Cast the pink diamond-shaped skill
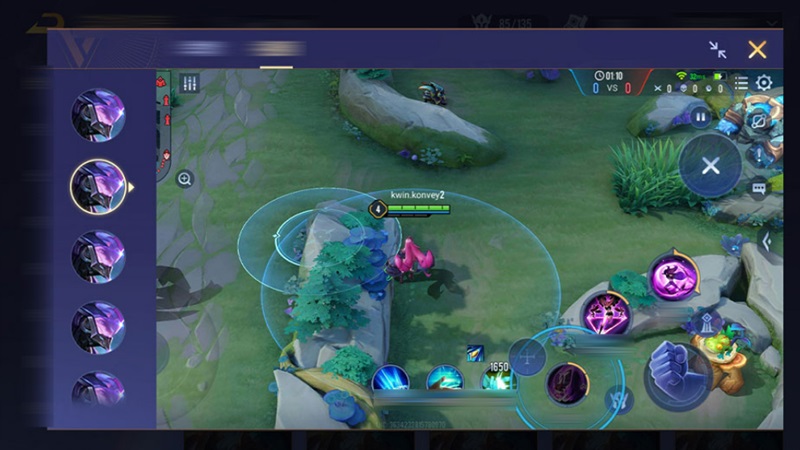Image resolution: width=800 pixels, height=450 pixels. point(606,313)
